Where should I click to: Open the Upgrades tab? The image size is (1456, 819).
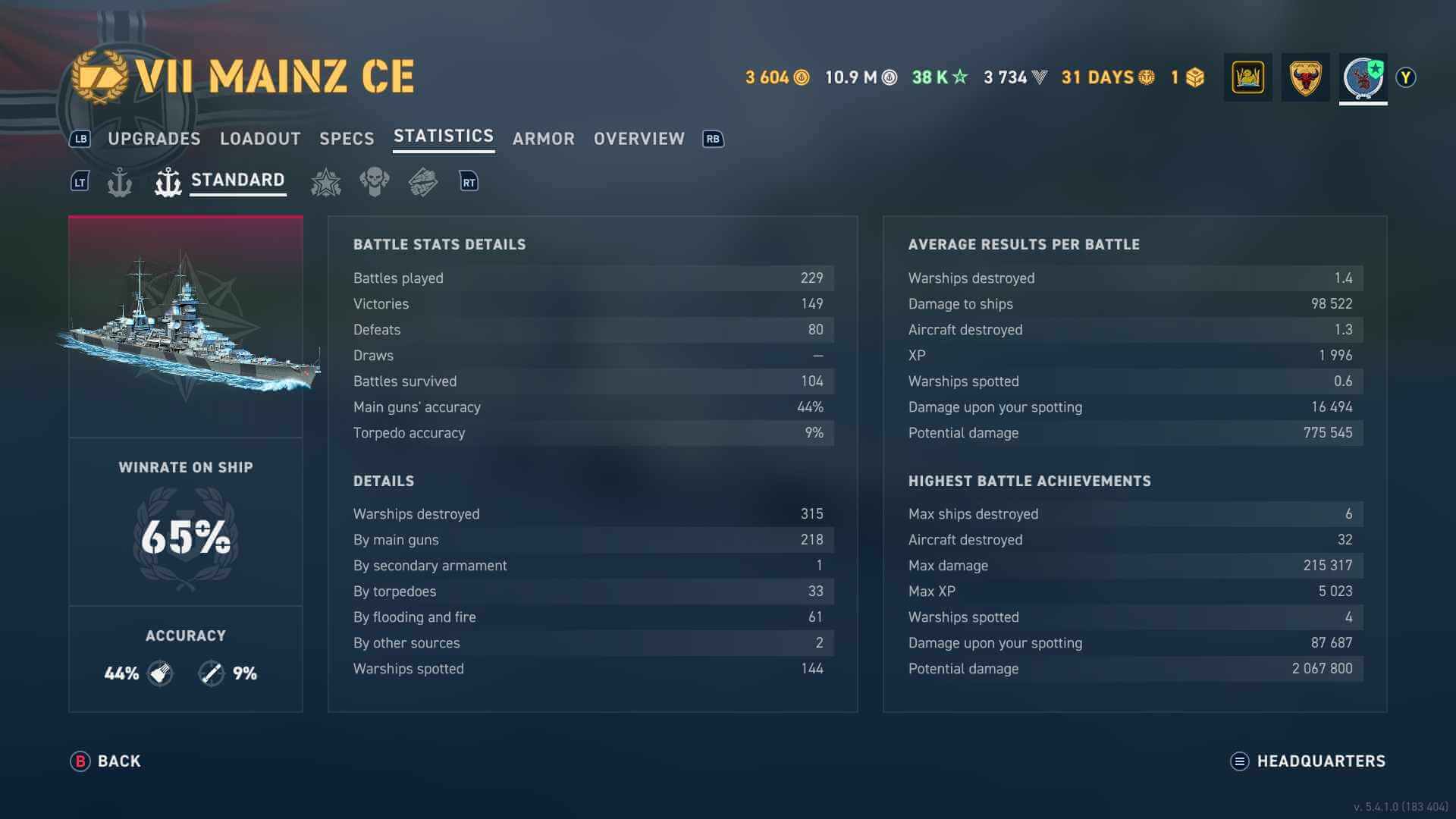(x=153, y=139)
